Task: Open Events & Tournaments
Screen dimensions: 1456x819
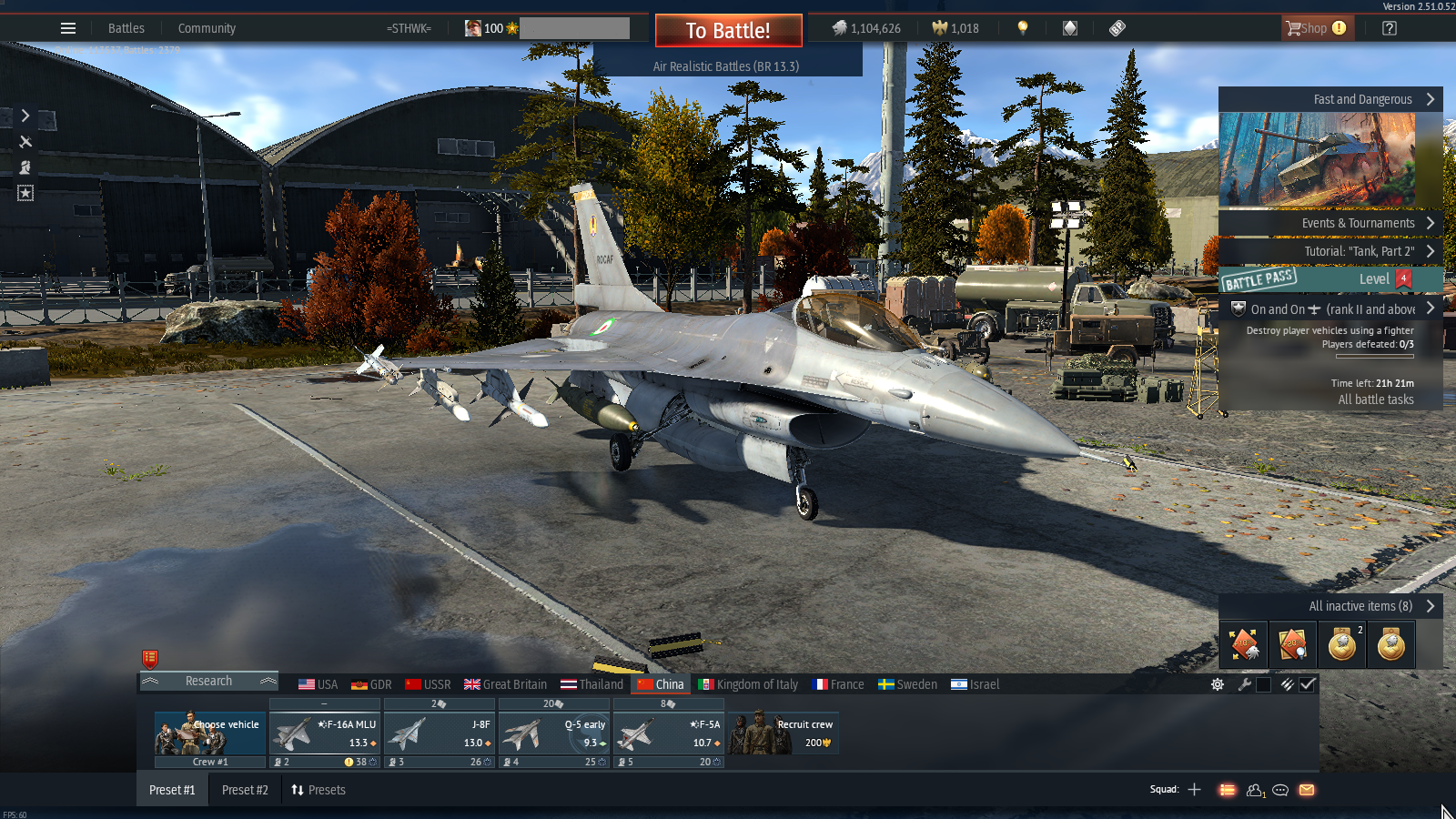Action: 1329,223
